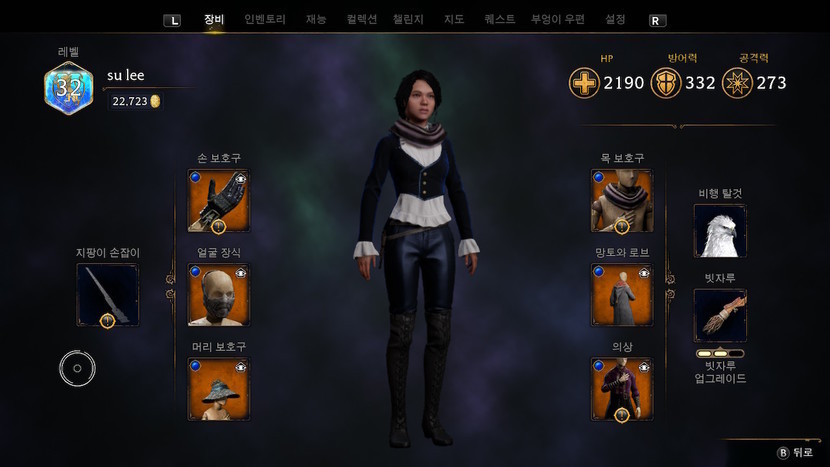The image size is (830, 467).
Task: Toggle the eye icon on the 머리 보호구 slot
Action: (x=241, y=368)
